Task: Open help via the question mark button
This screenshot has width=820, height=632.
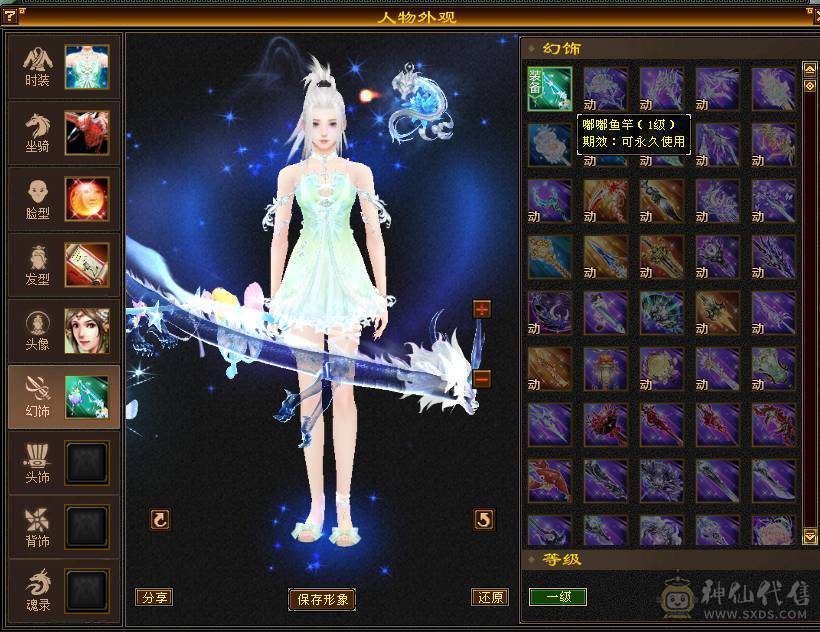Action: pos(10,14)
